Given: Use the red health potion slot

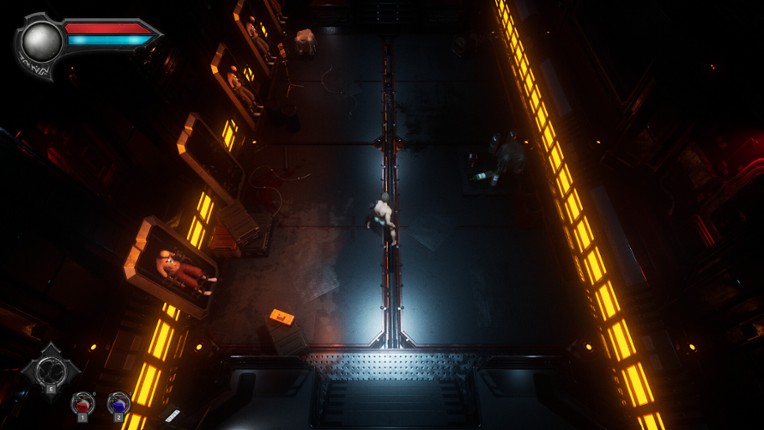Looking at the screenshot, I should [82, 404].
